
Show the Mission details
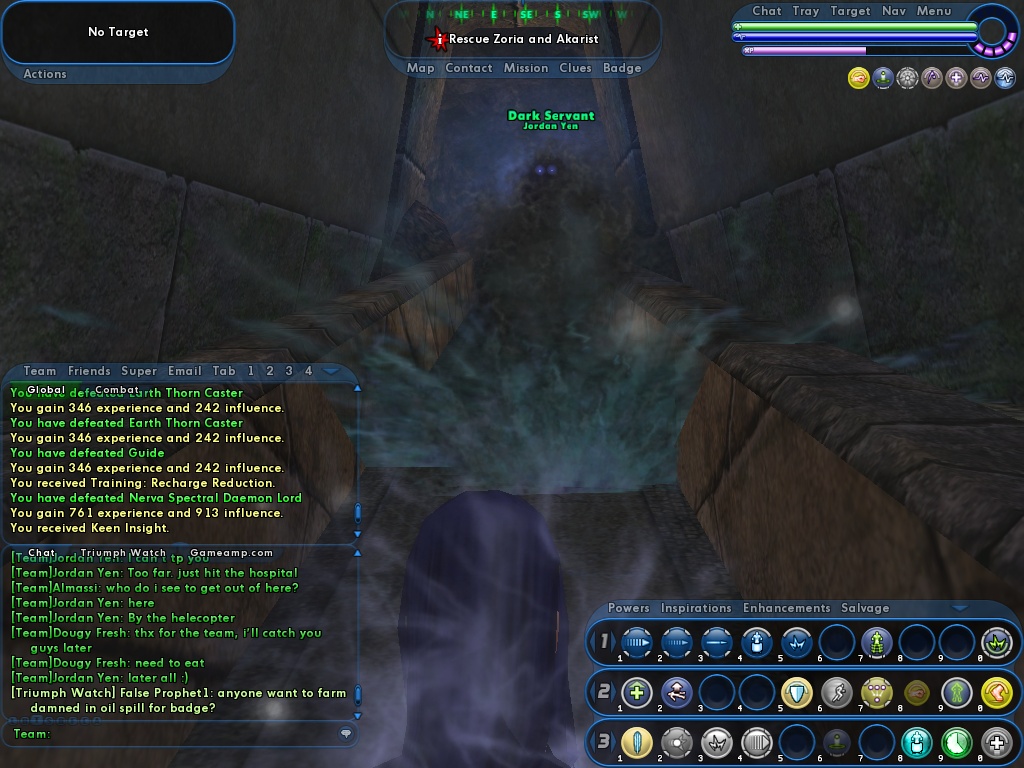tap(526, 68)
